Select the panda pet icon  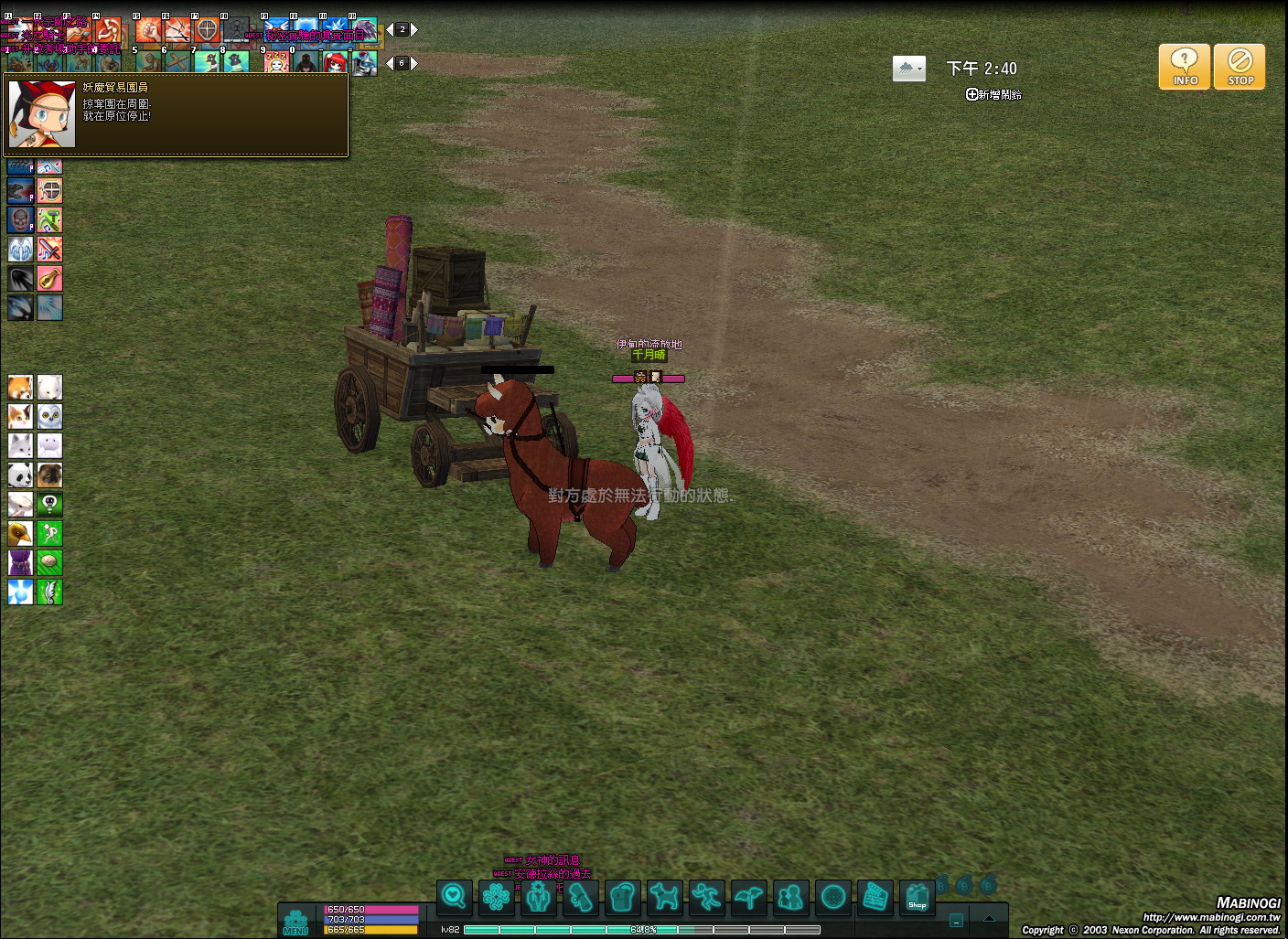coord(20,475)
